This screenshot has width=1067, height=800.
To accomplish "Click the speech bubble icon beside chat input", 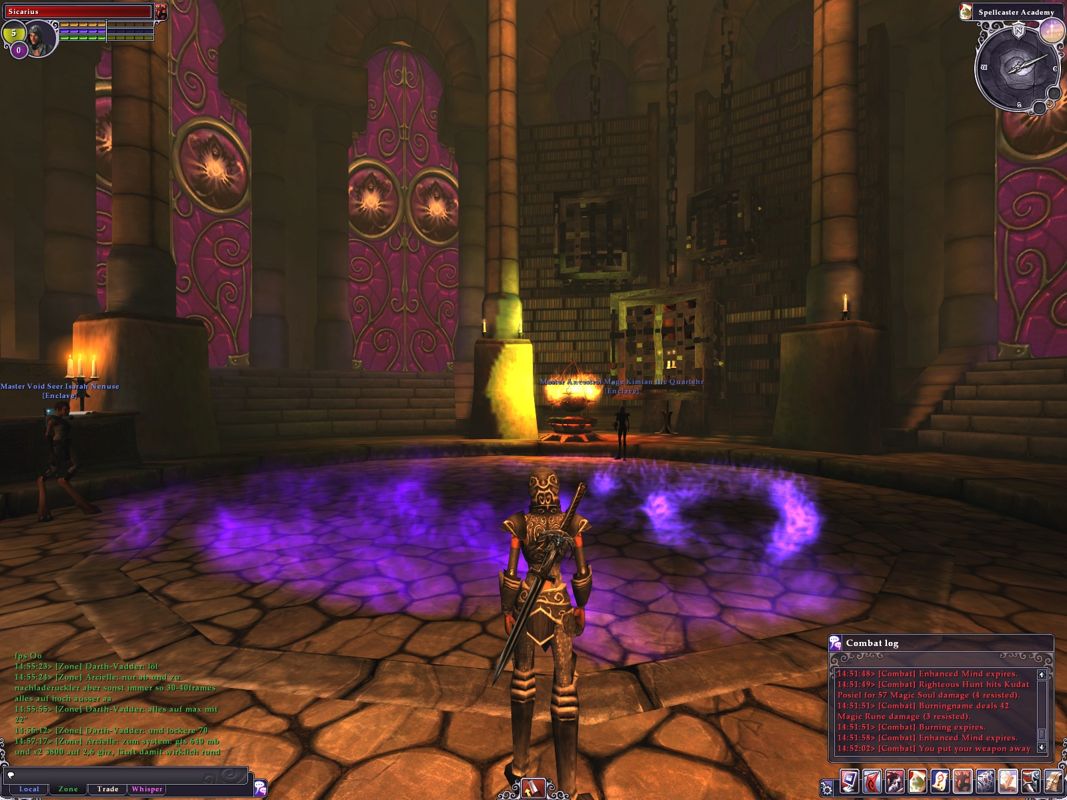I will coord(260,788).
